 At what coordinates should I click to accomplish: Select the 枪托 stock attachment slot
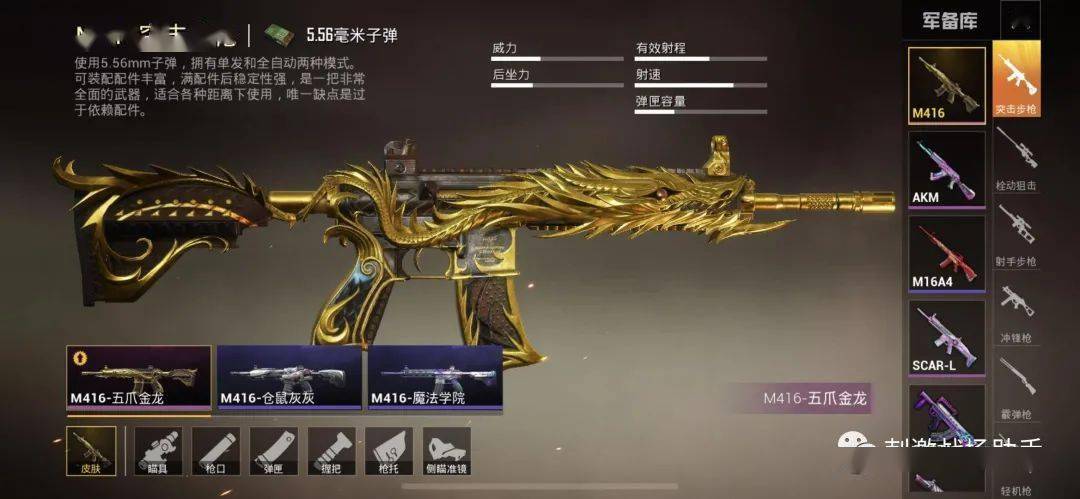389,452
